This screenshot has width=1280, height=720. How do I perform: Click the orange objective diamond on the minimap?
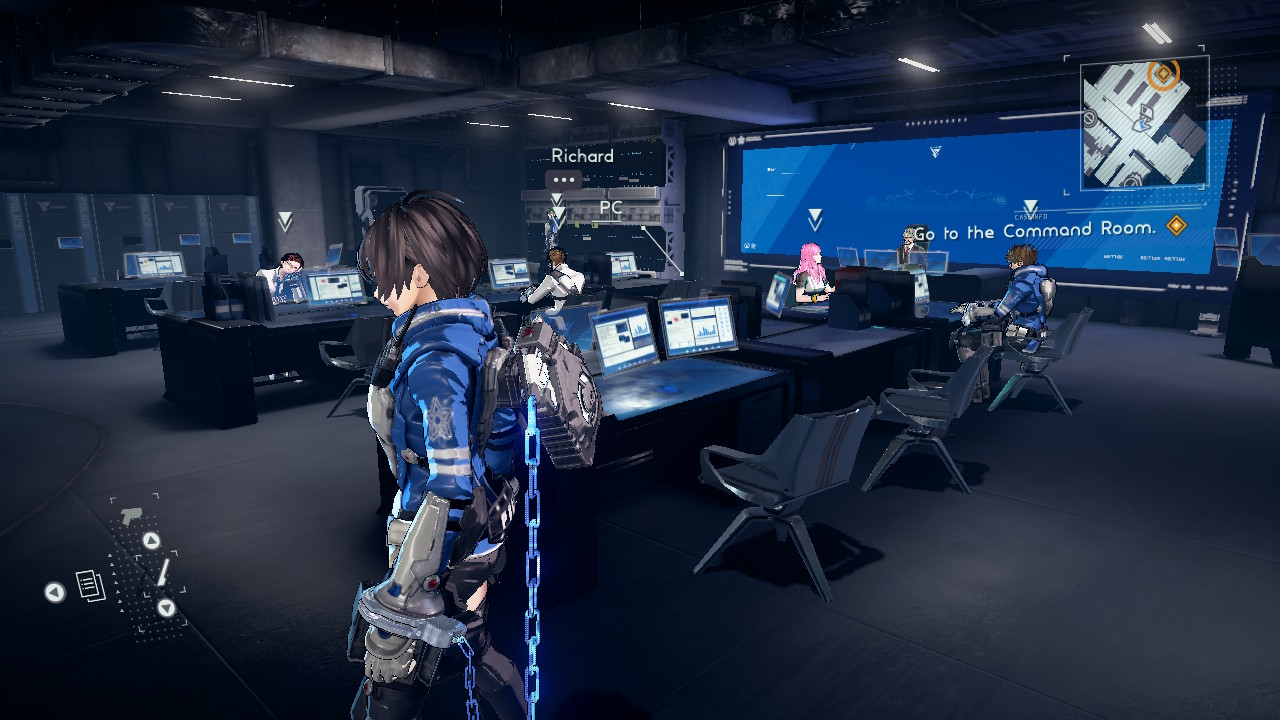[x=1162, y=73]
